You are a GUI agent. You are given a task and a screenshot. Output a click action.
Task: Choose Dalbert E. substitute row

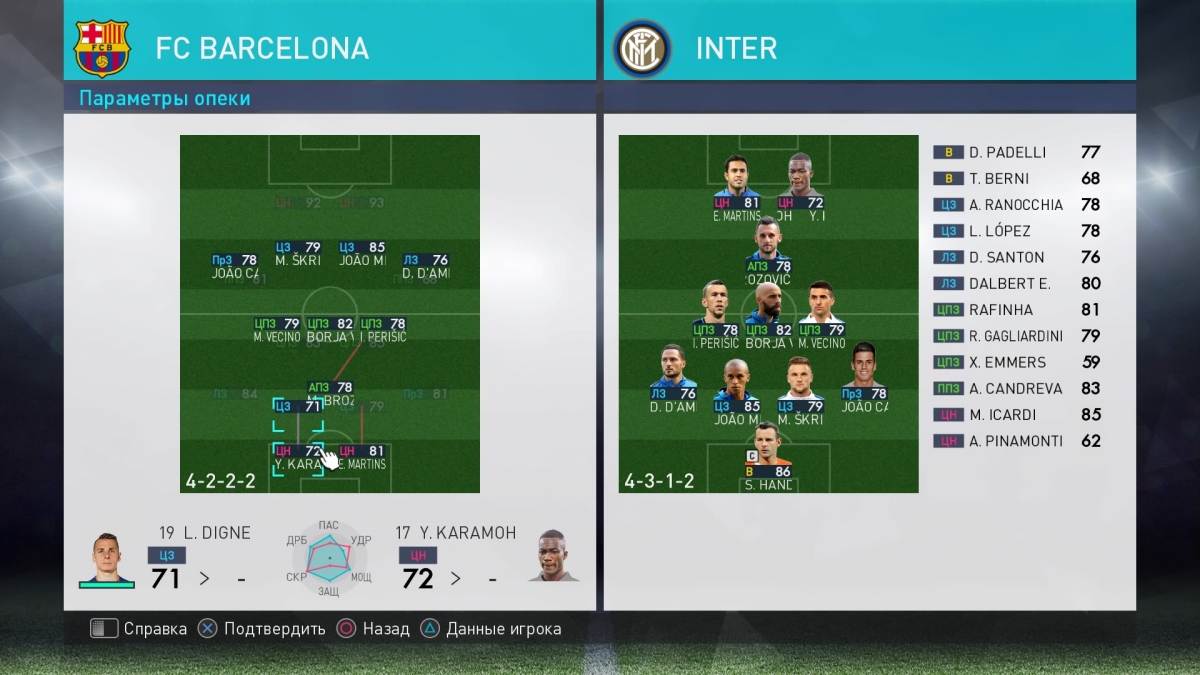click(1016, 283)
